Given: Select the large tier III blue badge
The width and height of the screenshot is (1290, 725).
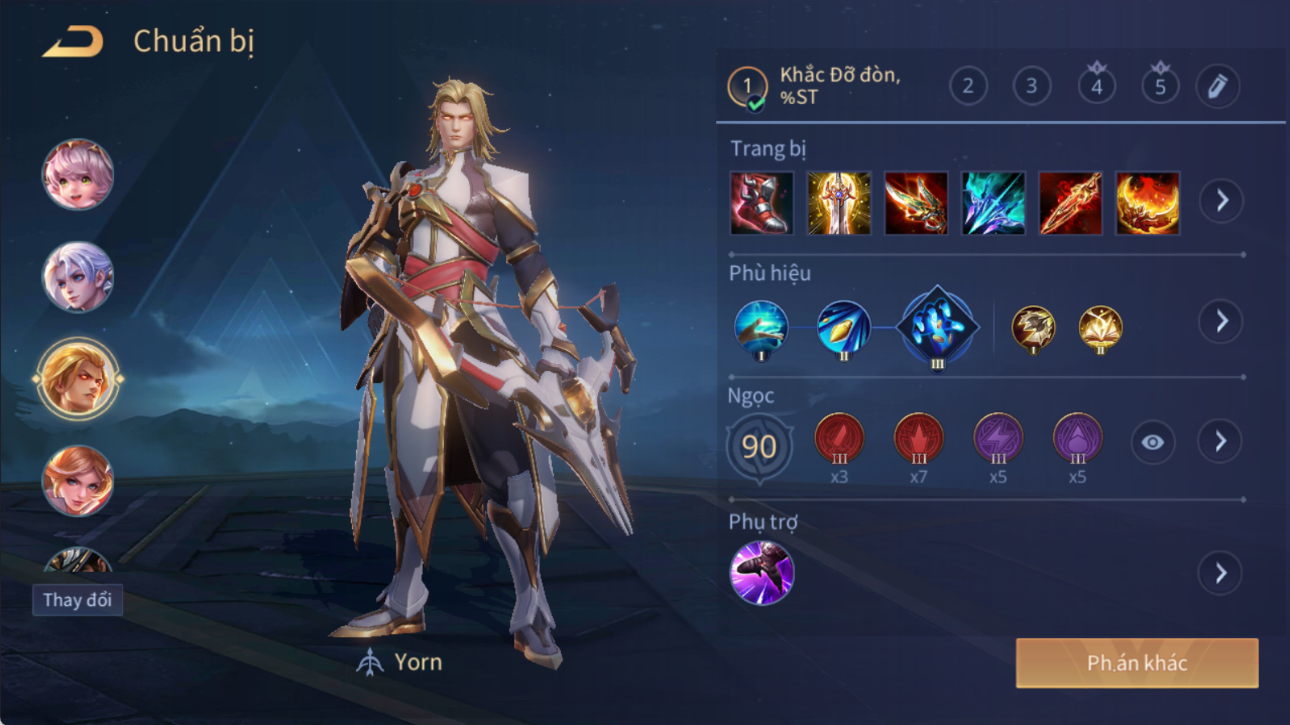Looking at the screenshot, I should point(937,326).
